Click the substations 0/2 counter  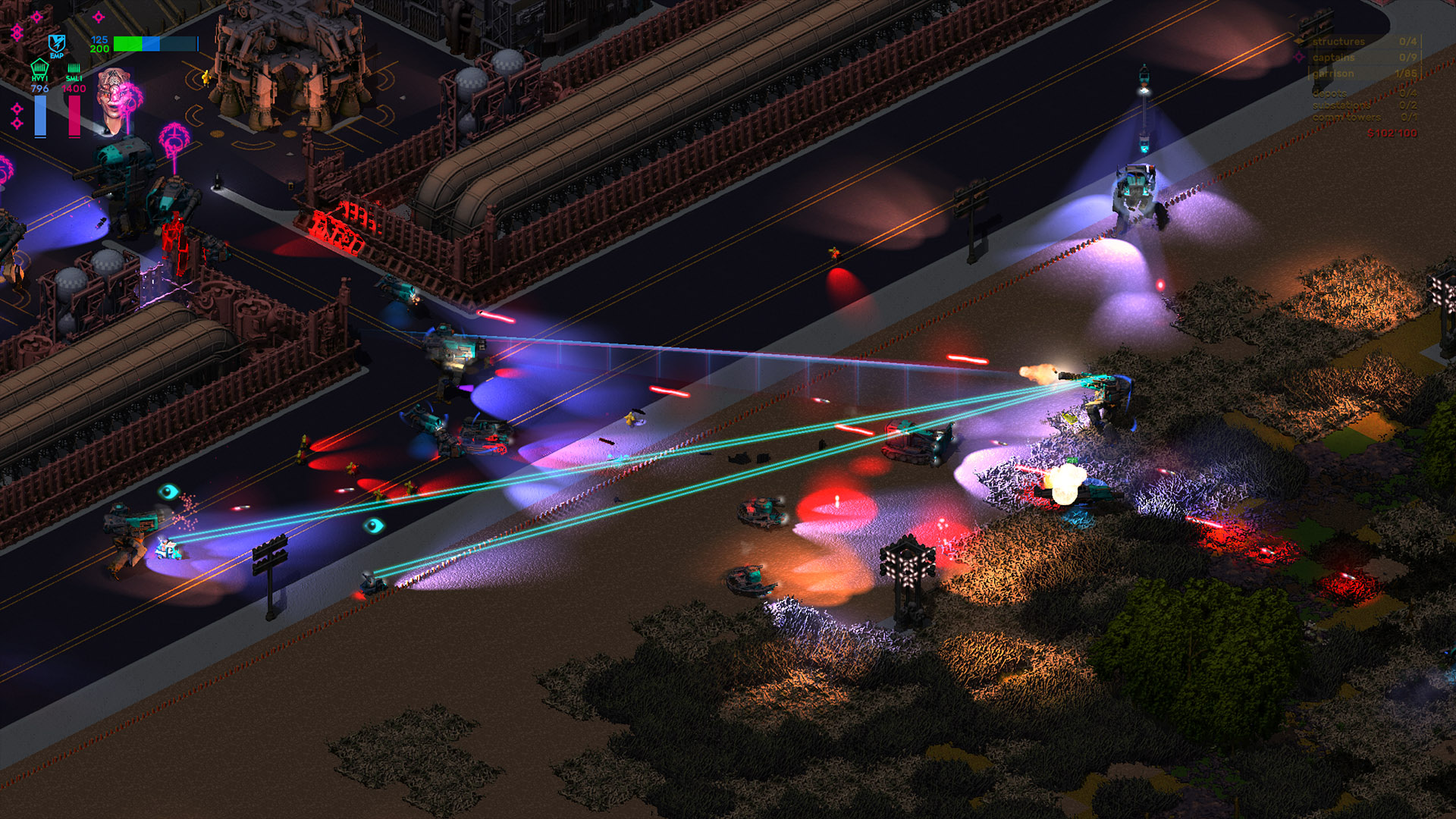[x=1408, y=106]
